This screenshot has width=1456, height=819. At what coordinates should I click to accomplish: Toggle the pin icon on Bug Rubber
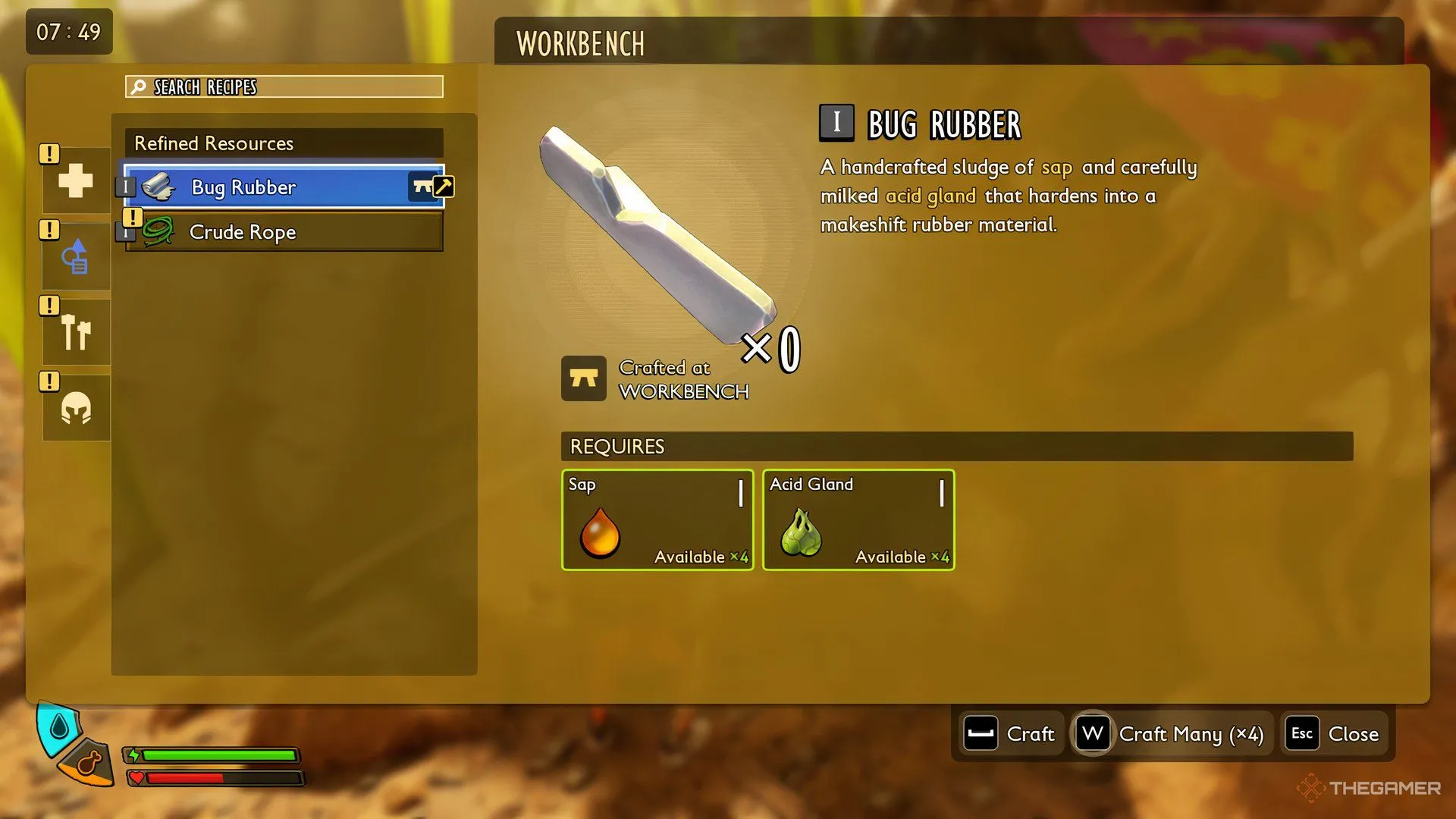443,186
